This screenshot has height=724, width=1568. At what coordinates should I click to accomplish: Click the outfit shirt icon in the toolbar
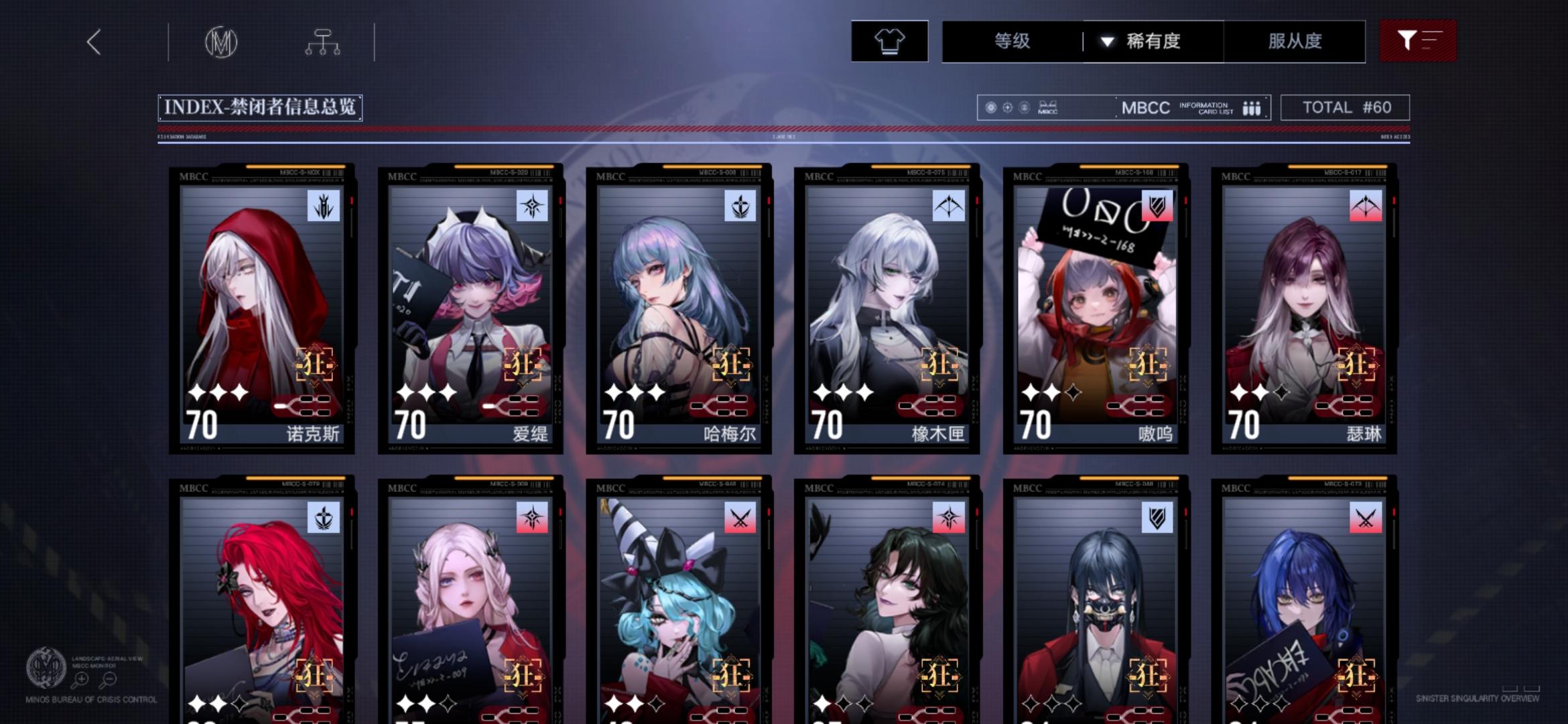[x=889, y=42]
